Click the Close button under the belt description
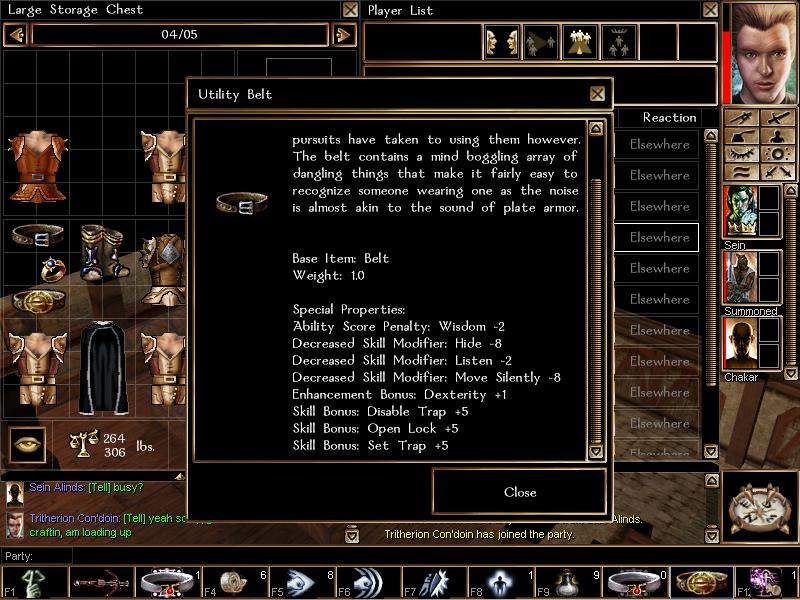Viewport: 800px width, 600px height. click(x=519, y=492)
